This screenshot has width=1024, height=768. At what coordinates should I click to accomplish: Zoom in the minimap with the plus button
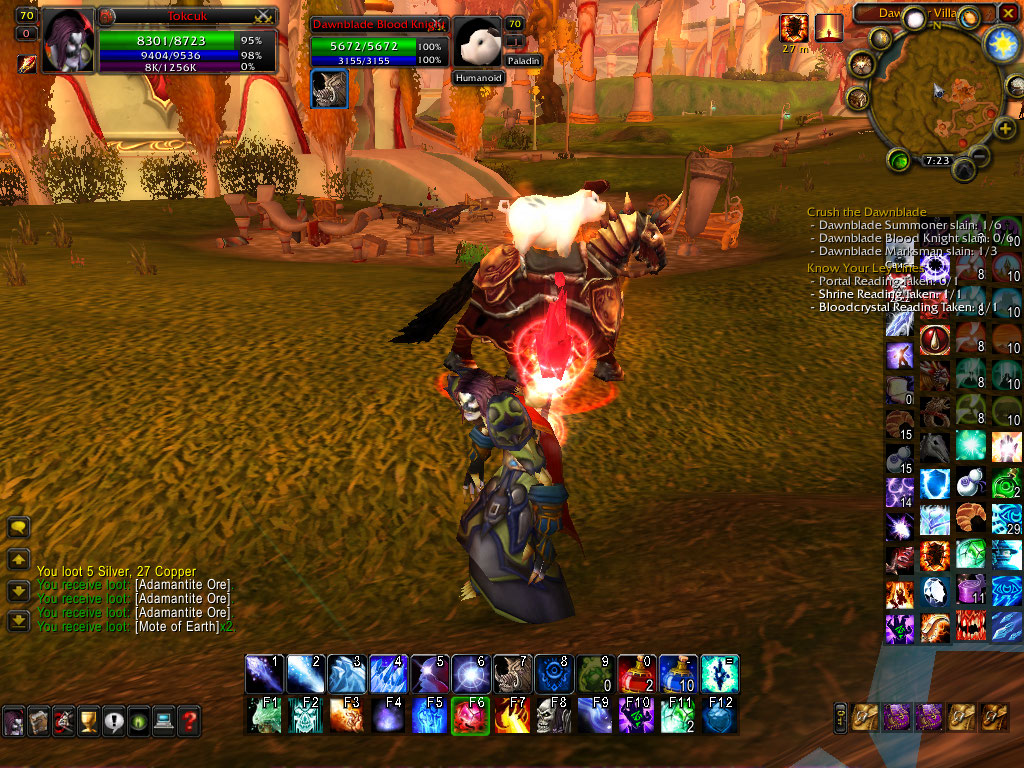(x=1005, y=128)
